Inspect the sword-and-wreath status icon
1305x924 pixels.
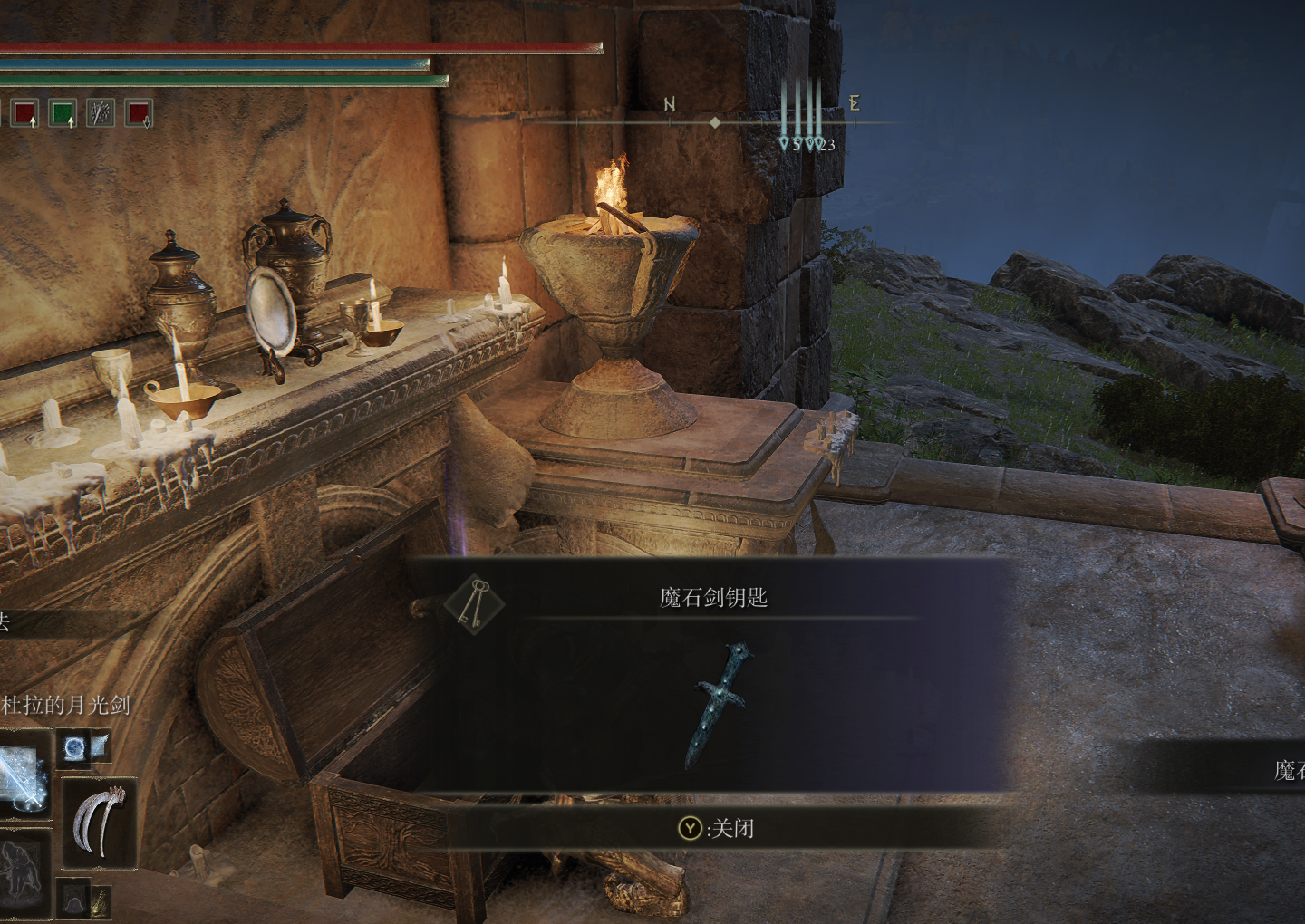tap(100, 113)
